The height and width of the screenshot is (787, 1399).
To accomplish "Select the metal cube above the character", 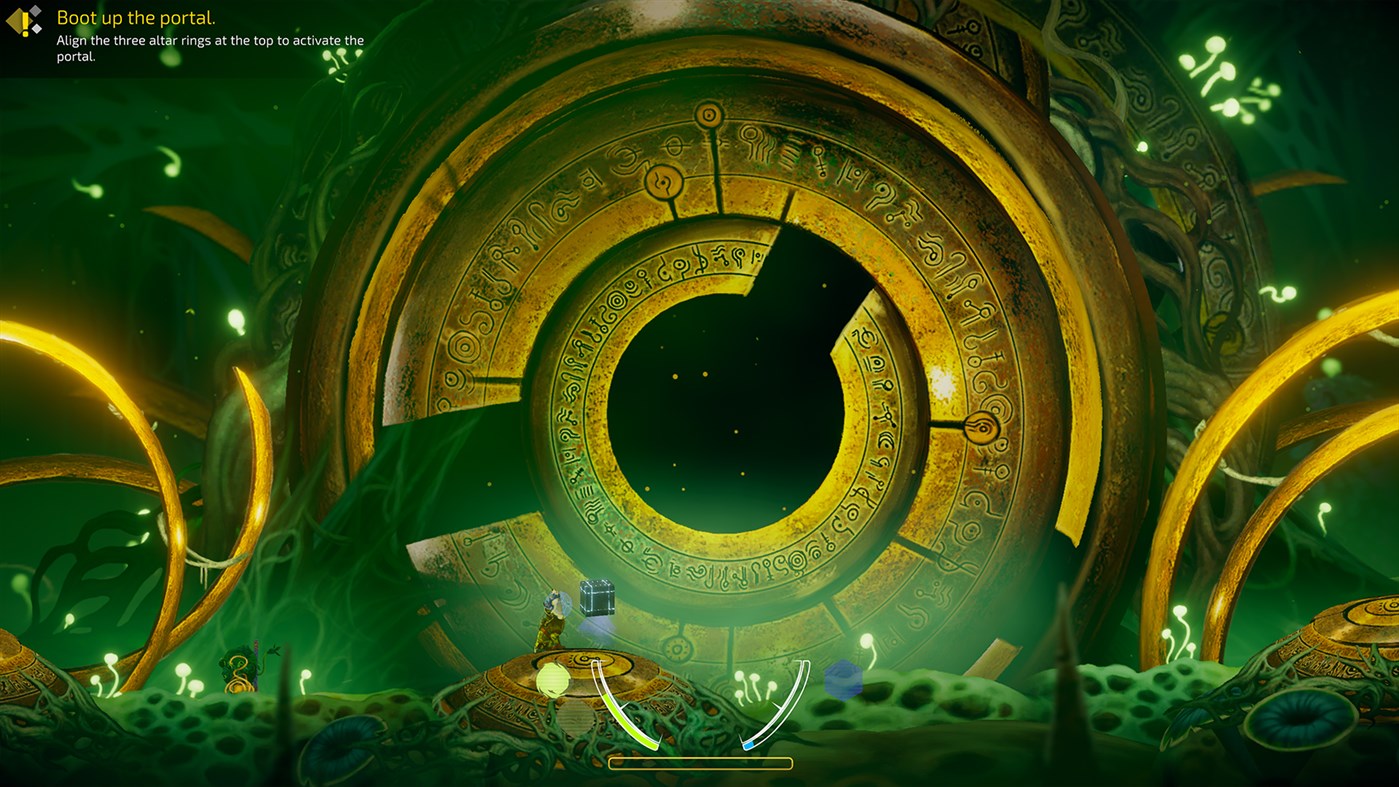I will tap(595, 598).
